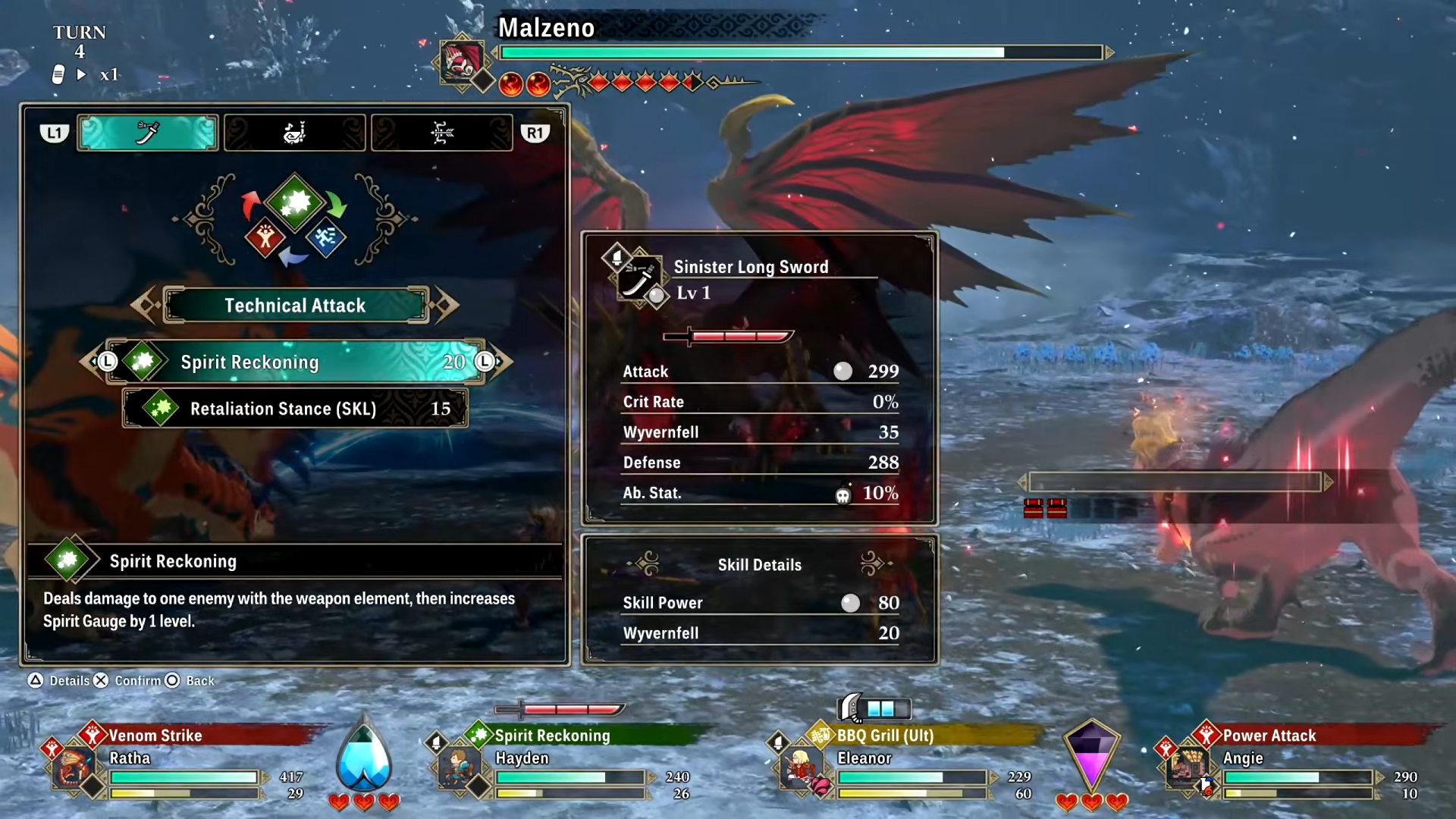Image resolution: width=1456 pixels, height=819 pixels.
Task: Click the Malzeno enemy portrait icon
Action: tap(461, 61)
